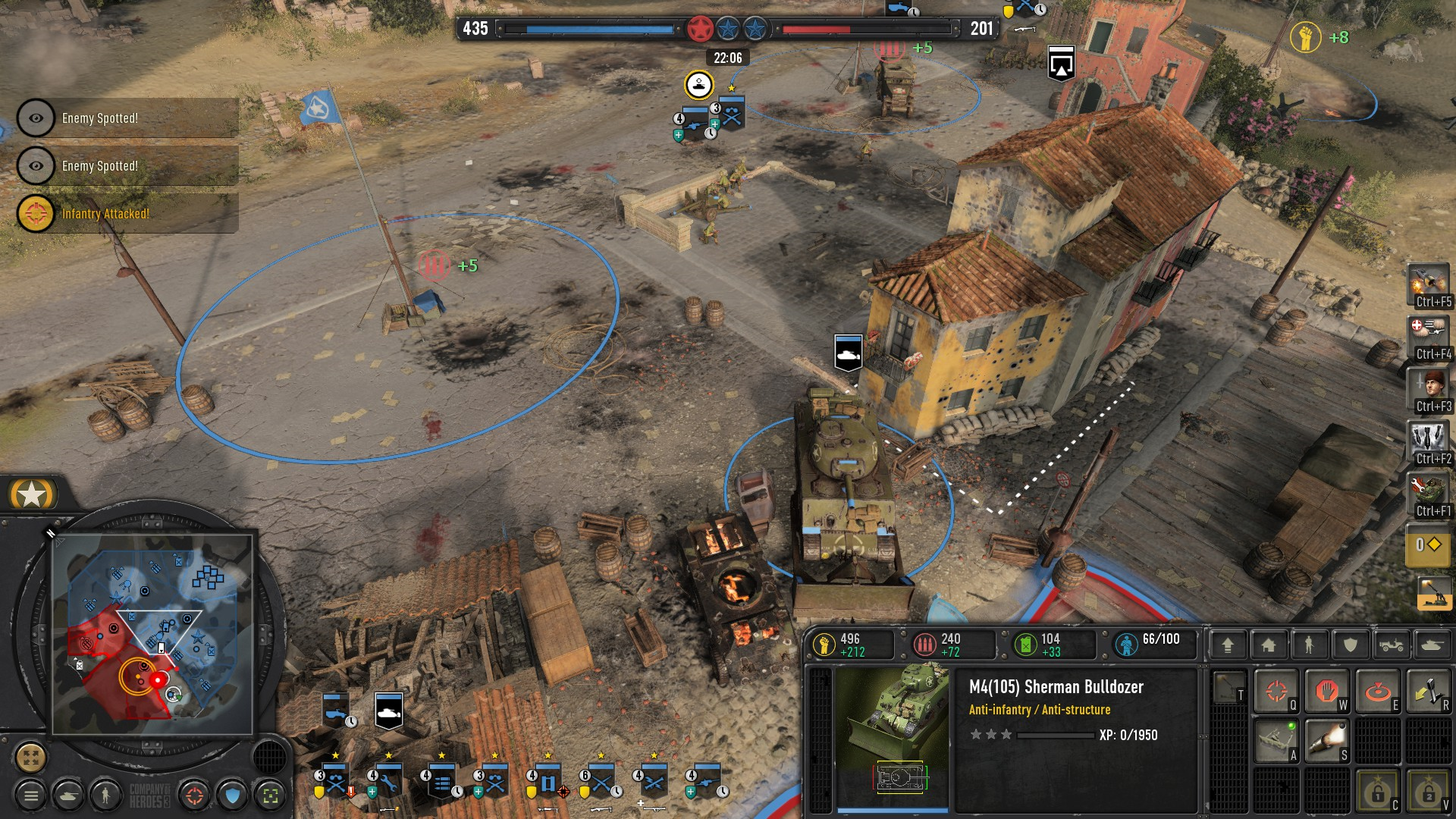1456x819 pixels.
Task: Select the recovery vehicle battlegroup ability
Action: tap(1428, 491)
